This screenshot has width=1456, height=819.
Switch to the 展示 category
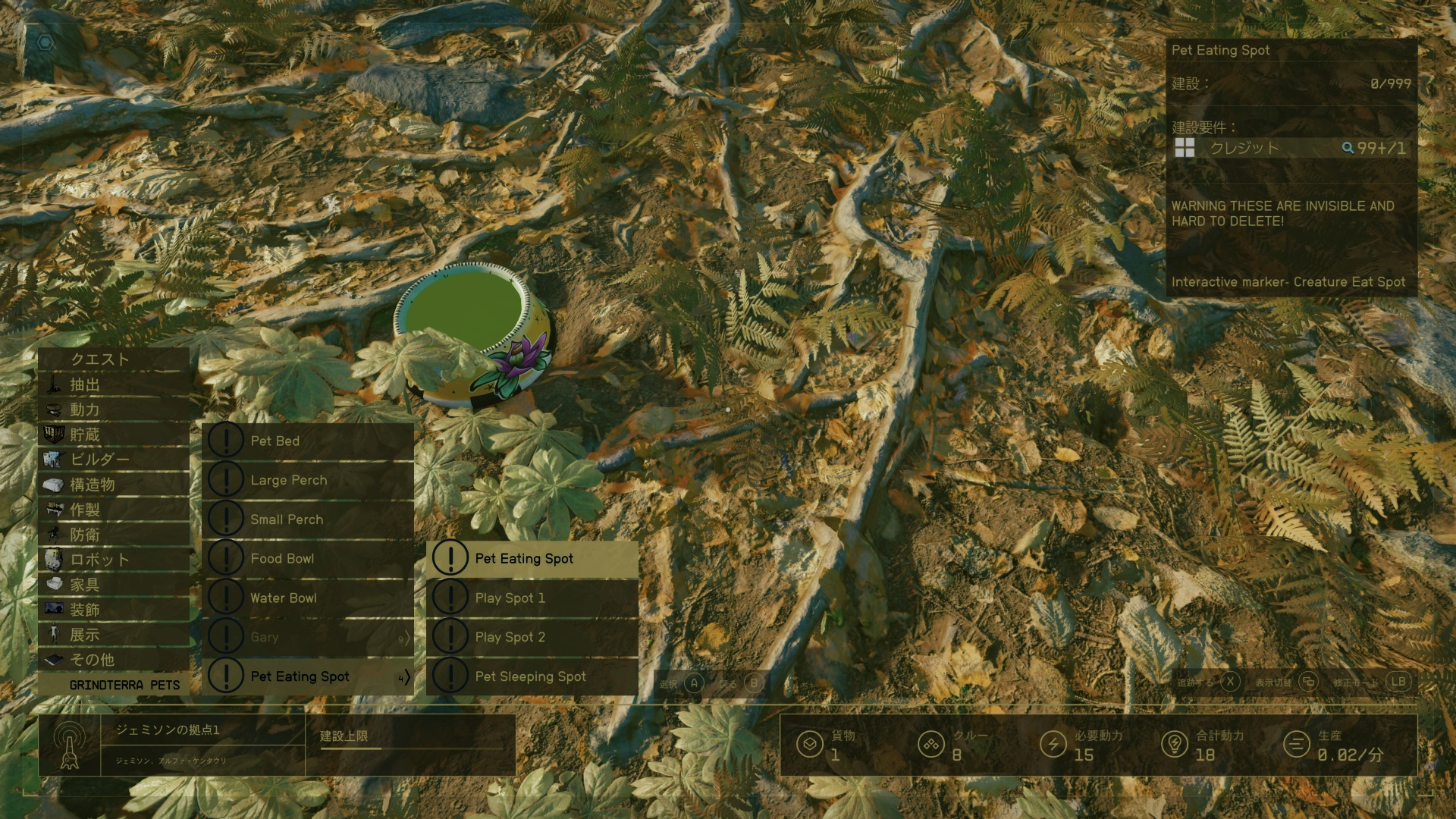(114, 635)
